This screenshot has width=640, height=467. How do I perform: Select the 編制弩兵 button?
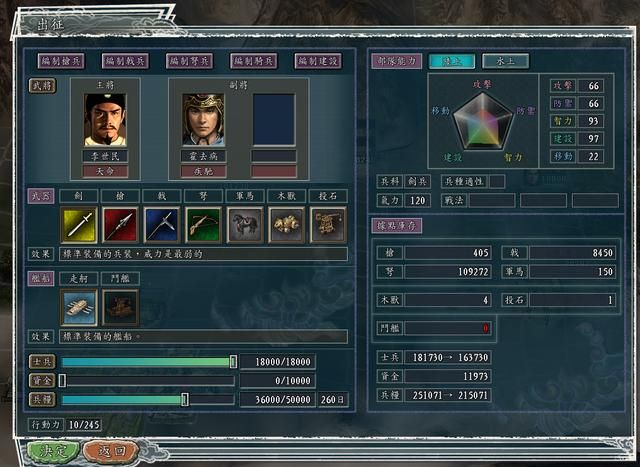pos(190,61)
